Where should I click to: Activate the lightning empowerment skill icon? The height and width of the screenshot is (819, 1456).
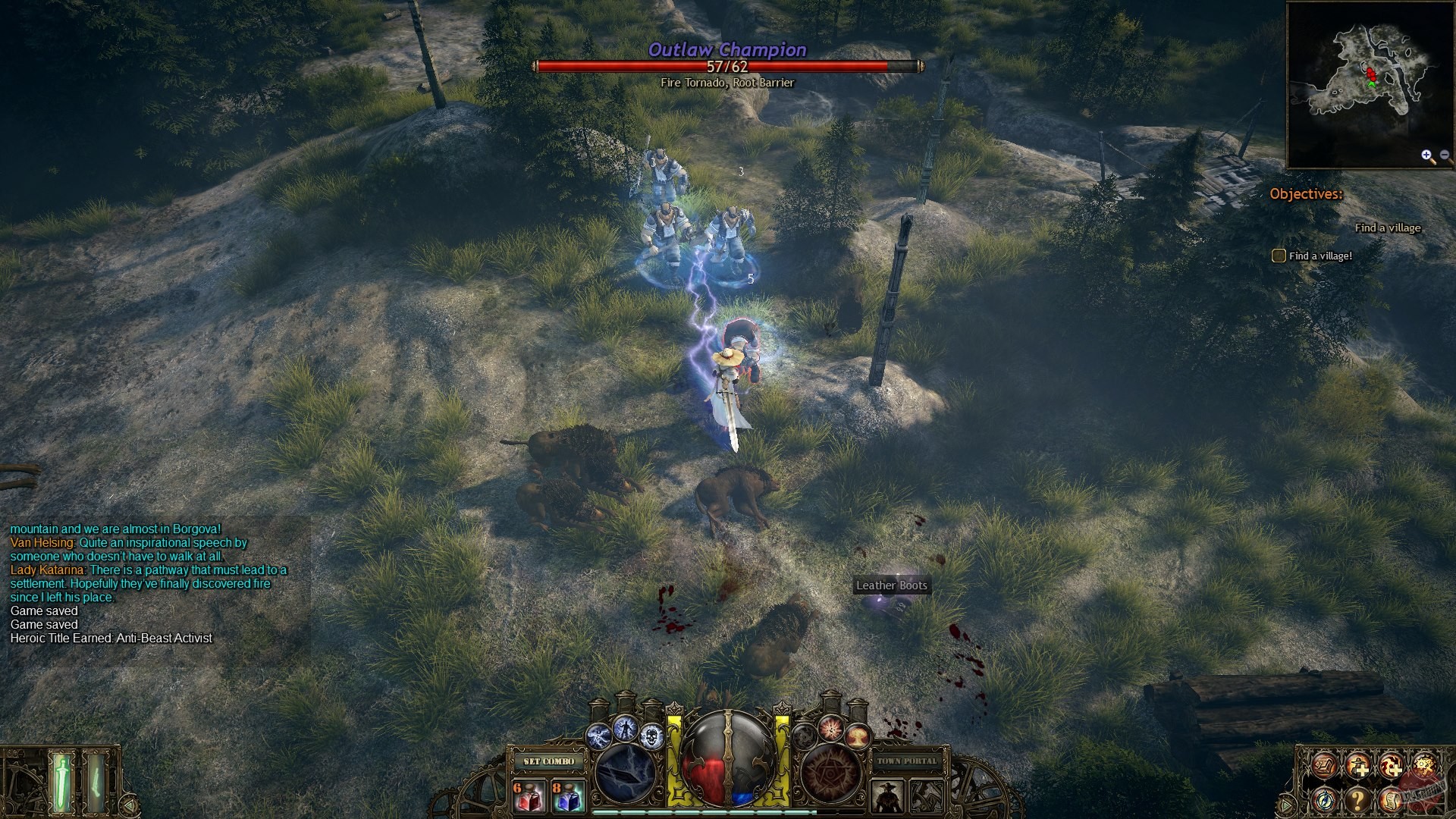[x=626, y=727]
